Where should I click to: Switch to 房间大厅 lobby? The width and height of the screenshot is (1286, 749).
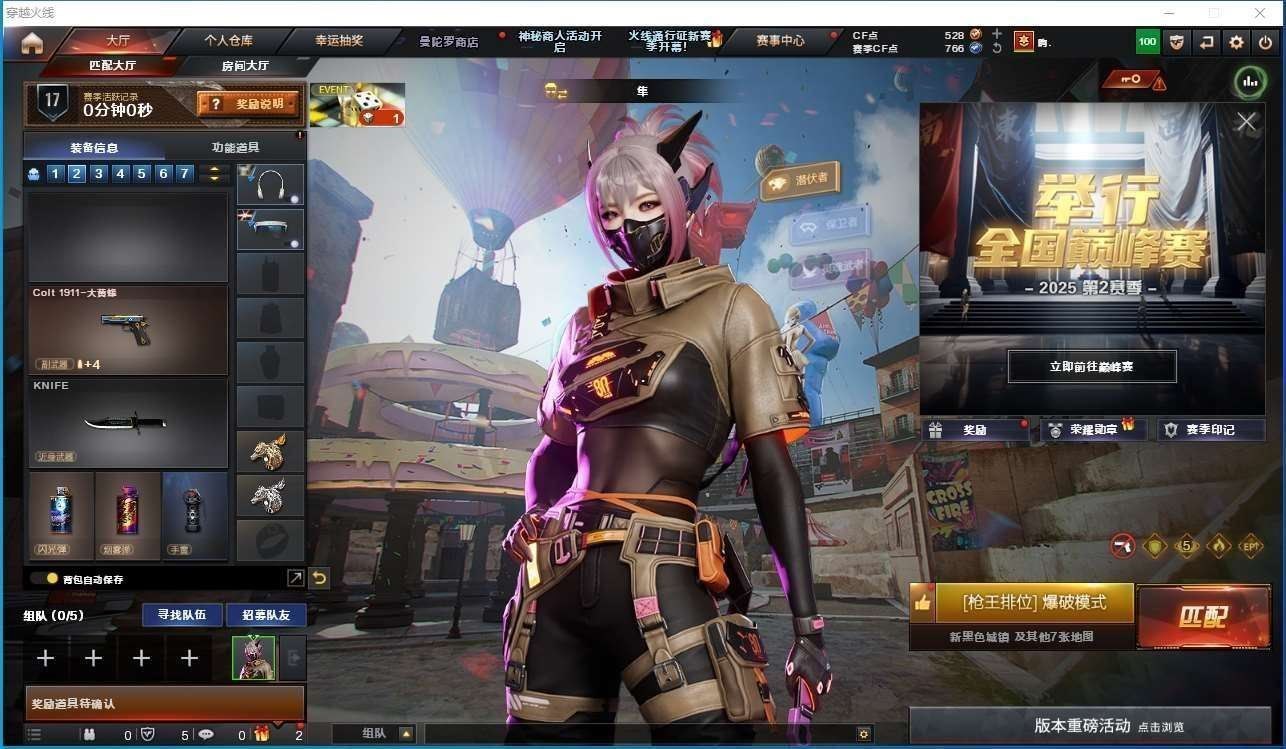pyautogui.click(x=244, y=66)
